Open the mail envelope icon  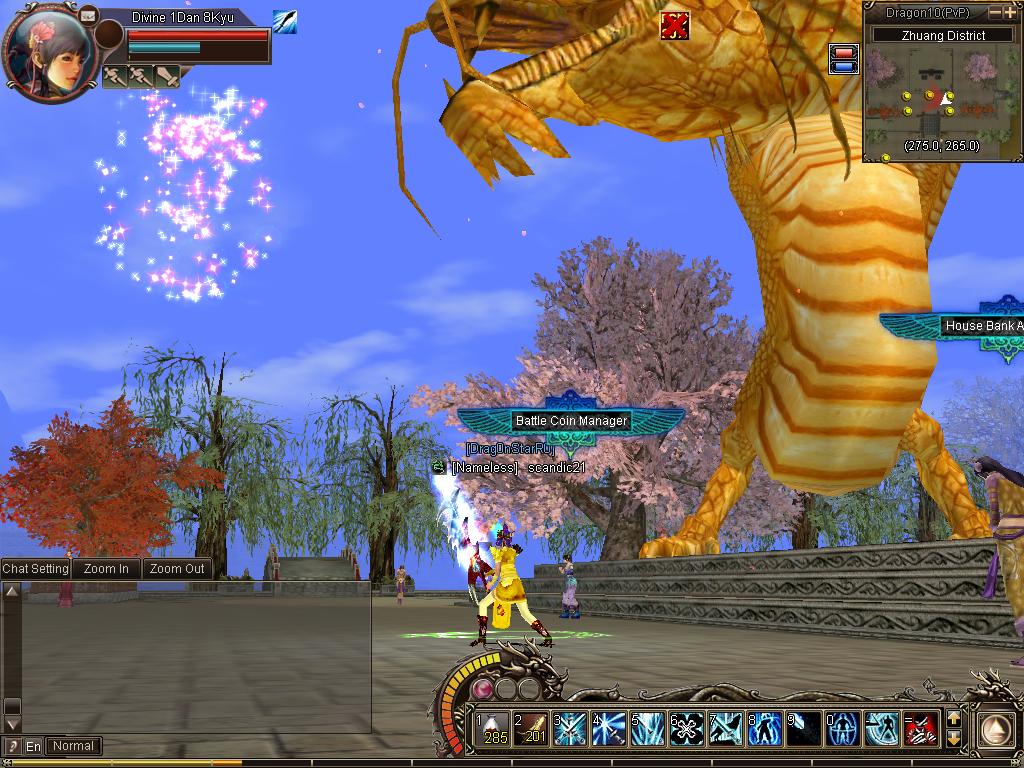[x=88, y=15]
